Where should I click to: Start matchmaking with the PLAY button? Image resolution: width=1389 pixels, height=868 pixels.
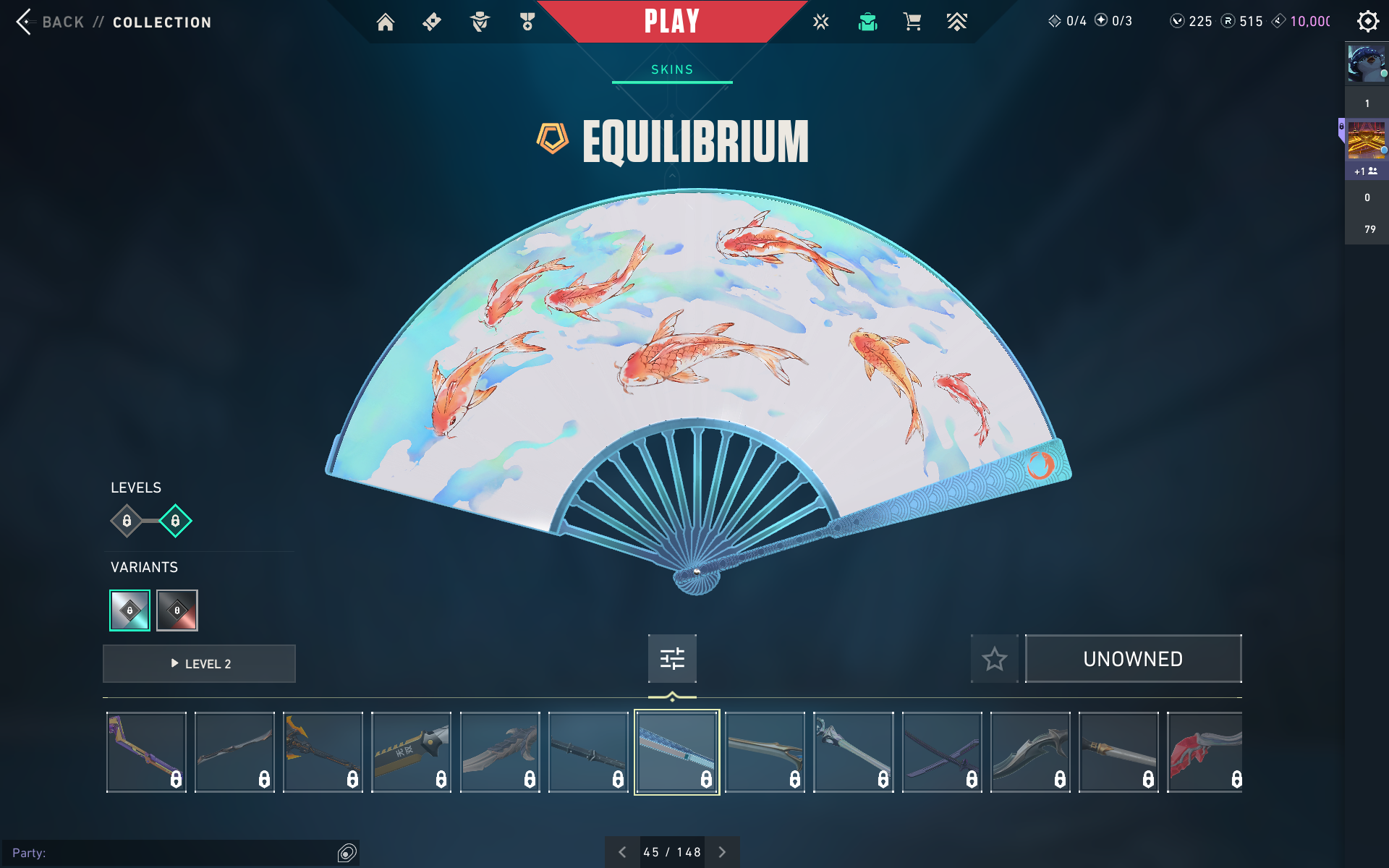(671, 22)
